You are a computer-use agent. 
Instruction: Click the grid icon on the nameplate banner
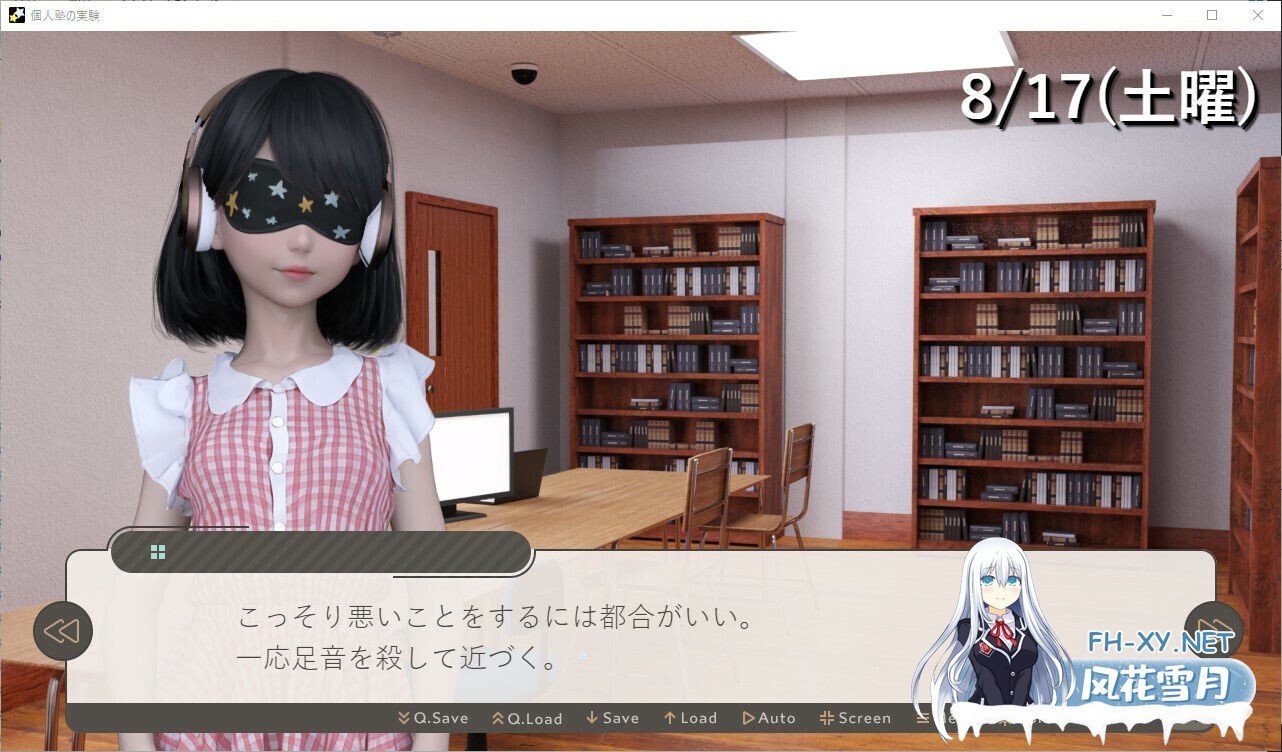[x=157, y=551]
